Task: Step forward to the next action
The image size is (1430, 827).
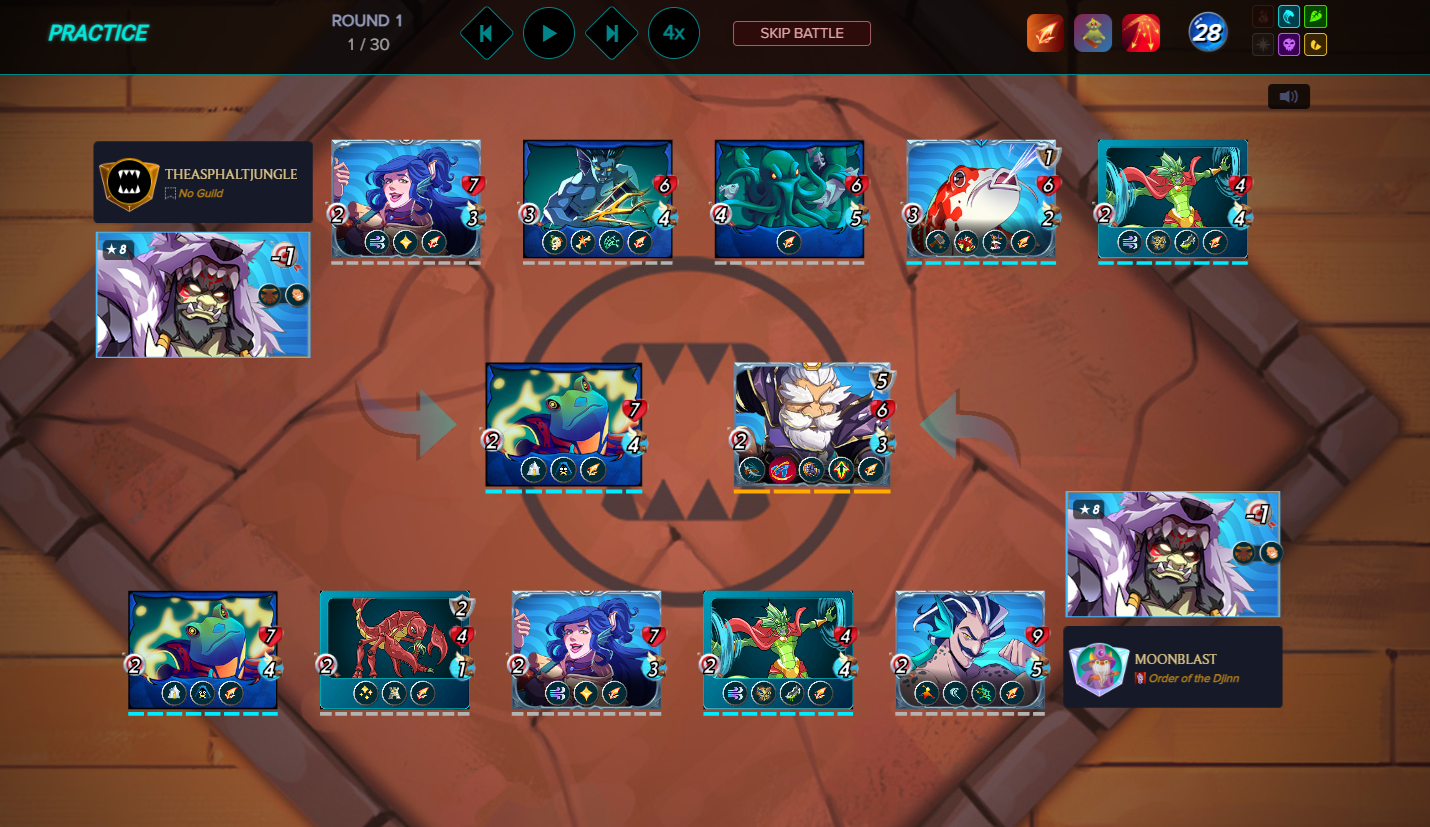Action: pyautogui.click(x=611, y=33)
